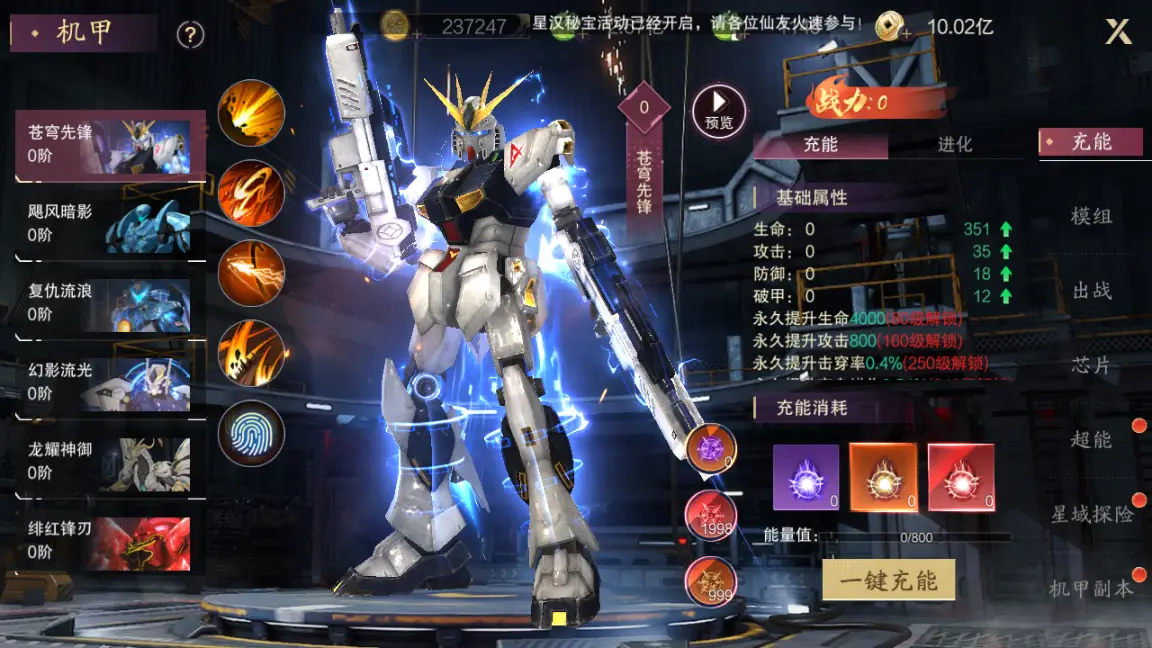The height and width of the screenshot is (648, 1152).
Task: Select the fireball skill icon
Action: (x=251, y=113)
